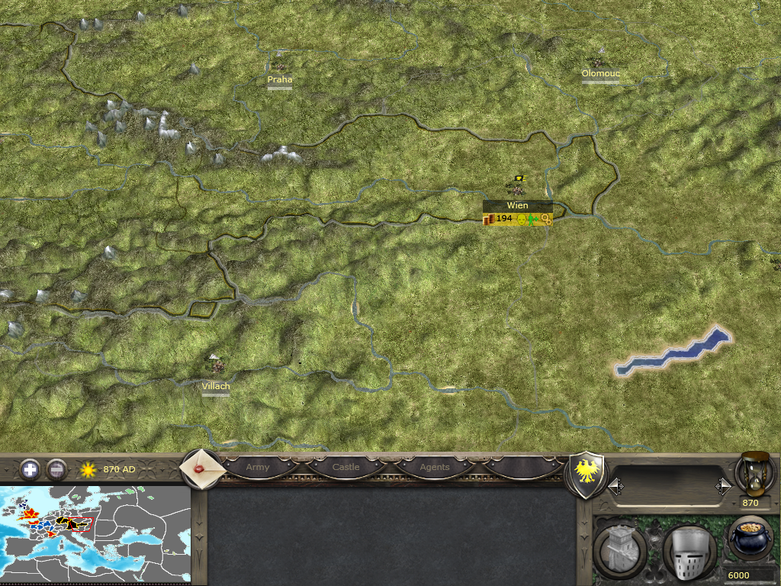This screenshot has width=781, height=586.
Task: Zoom out the minimap with the minus button
Action: coord(57,468)
